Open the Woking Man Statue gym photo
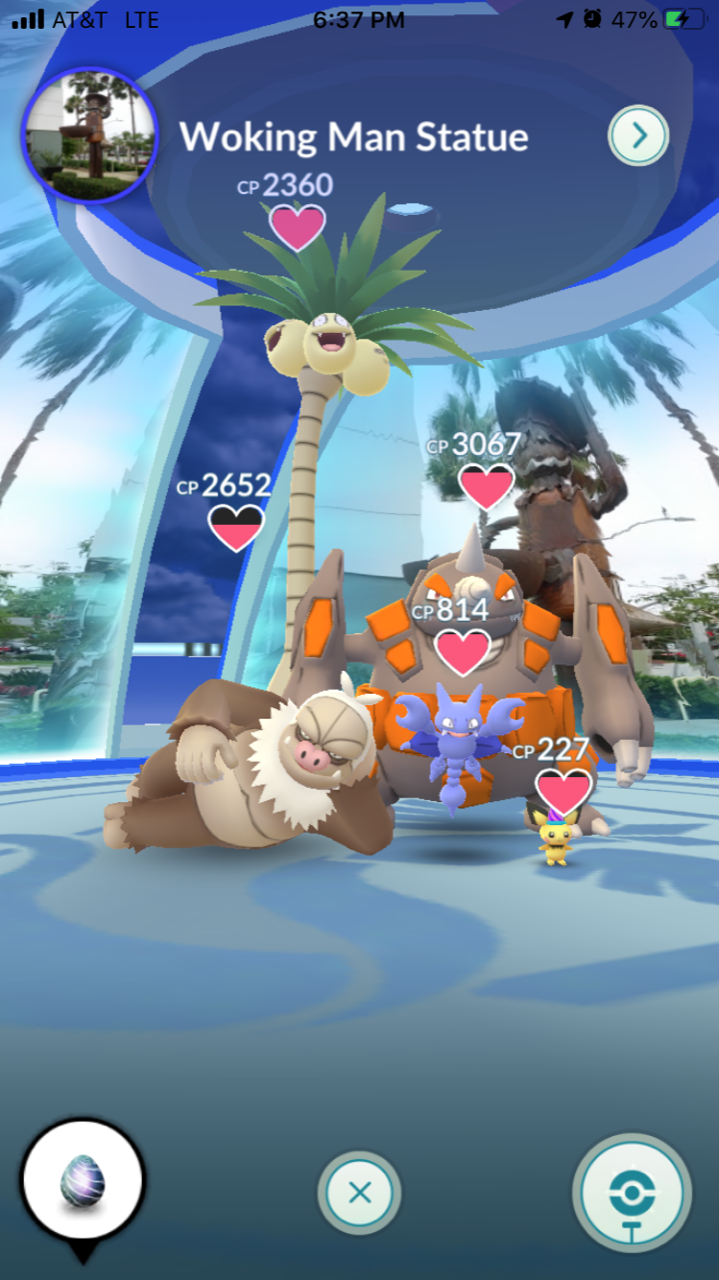Viewport: 719px width, 1280px height. pos(89,136)
